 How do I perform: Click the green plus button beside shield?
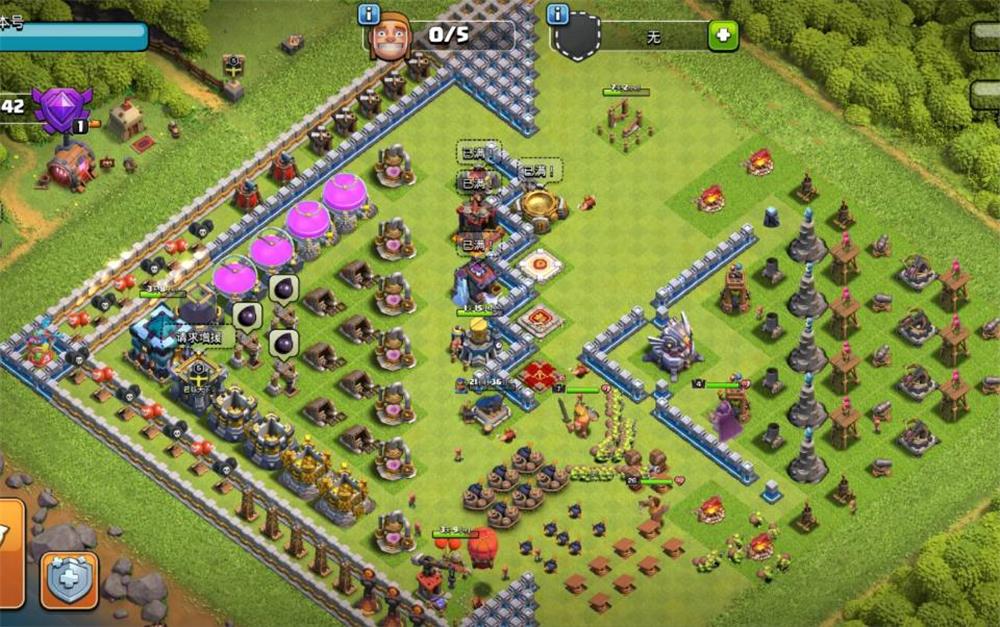[x=723, y=36]
